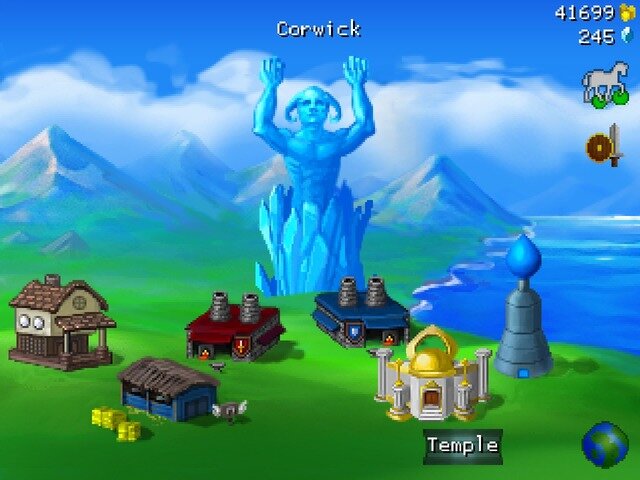Open the globe world map icon
The image size is (640, 480).
pyautogui.click(x=605, y=445)
